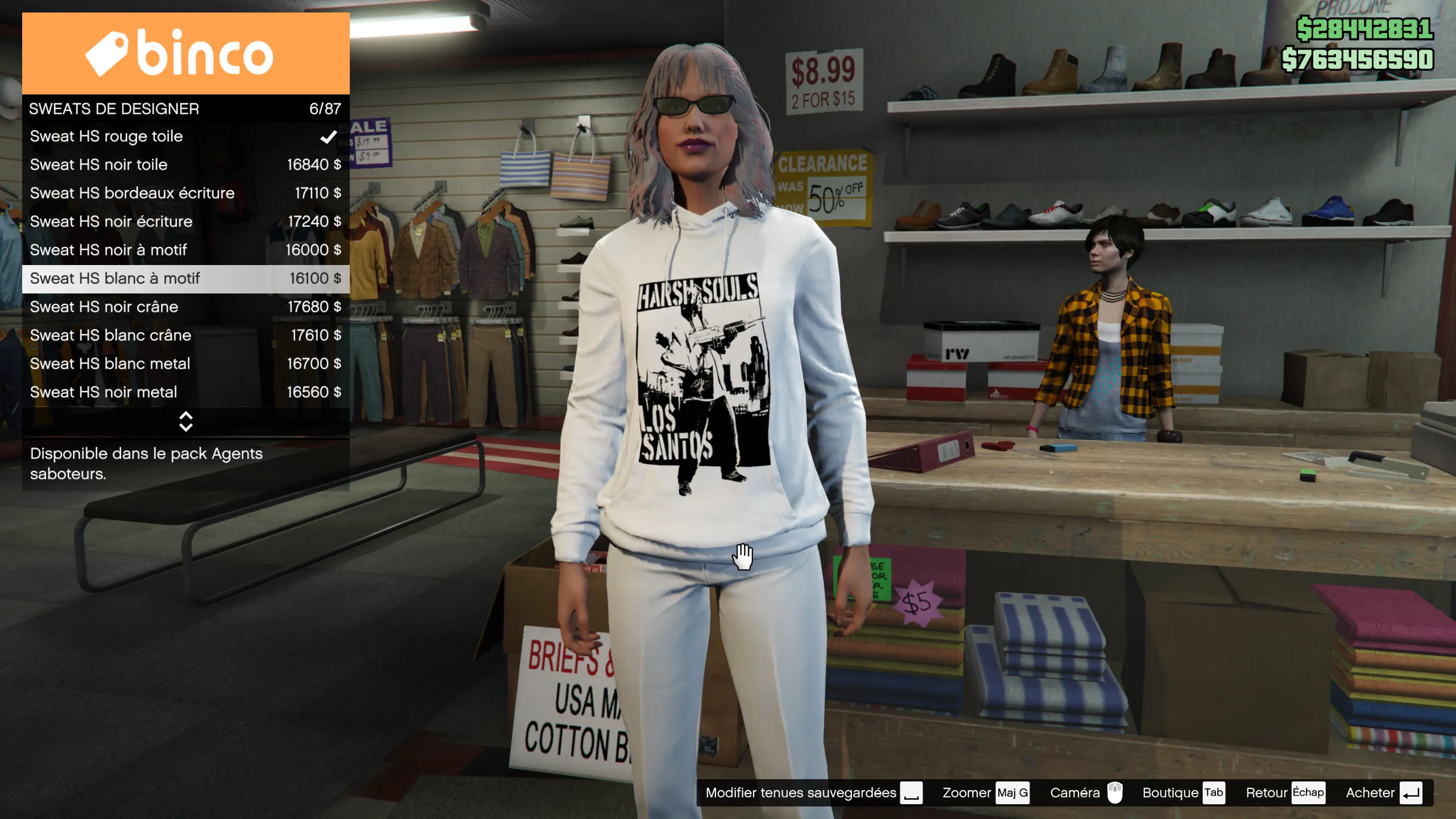Pick Sweat HS noir crâne
The image size is (1456, 819).
click(x=185, y=307)
